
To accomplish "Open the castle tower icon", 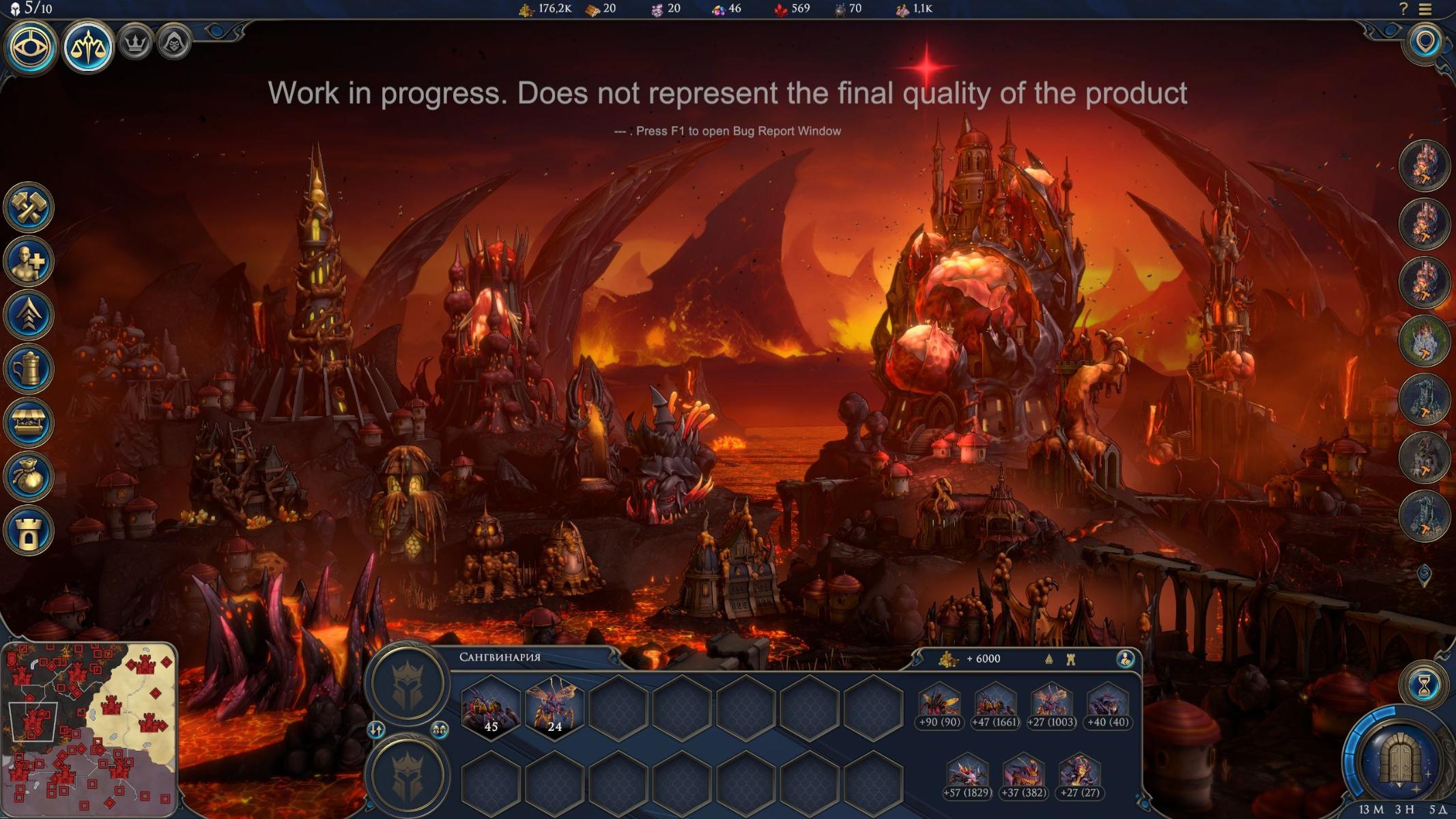I will click(x=29, y=530).
